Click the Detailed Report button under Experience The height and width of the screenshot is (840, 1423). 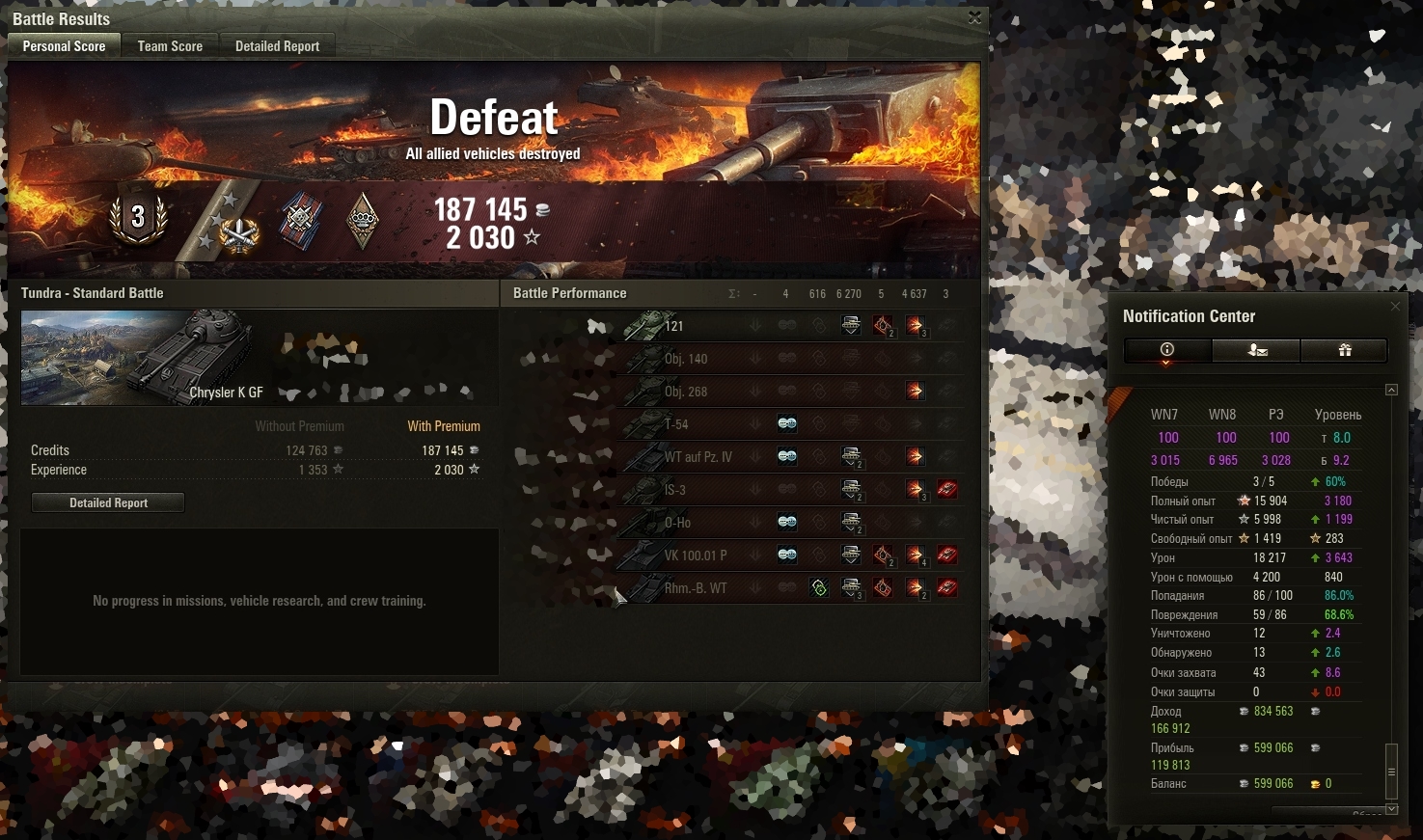pyautogui.click(x=108, y=502)
